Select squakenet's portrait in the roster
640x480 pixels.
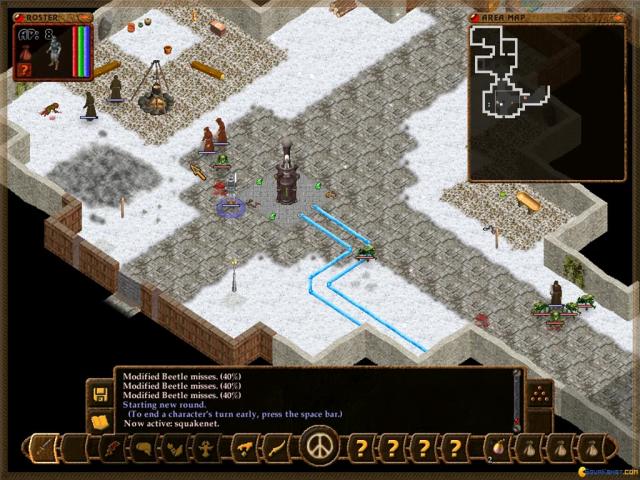coord(52,54)
